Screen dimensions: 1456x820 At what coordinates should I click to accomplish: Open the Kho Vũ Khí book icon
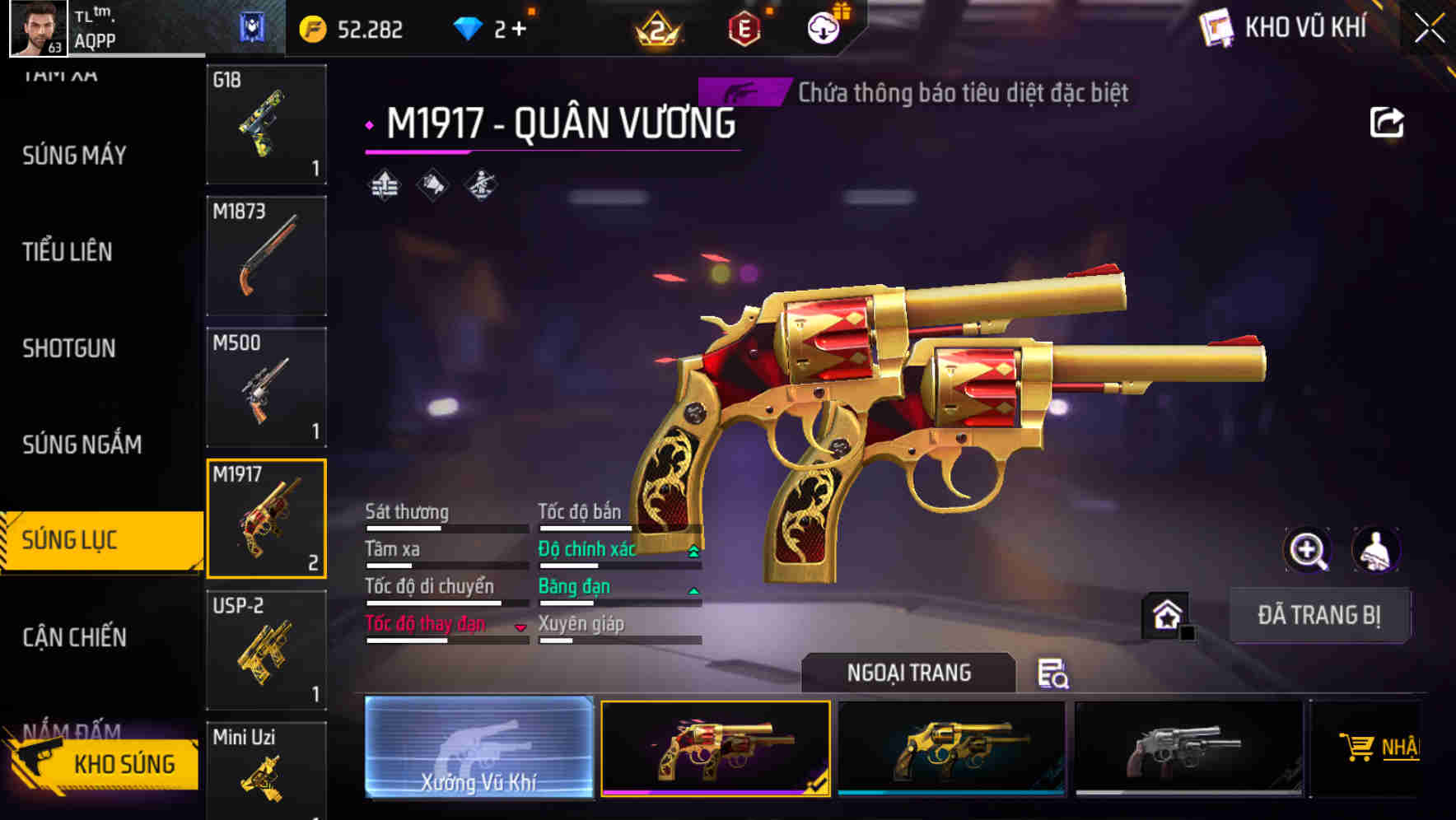click(x=1215, y=27)
